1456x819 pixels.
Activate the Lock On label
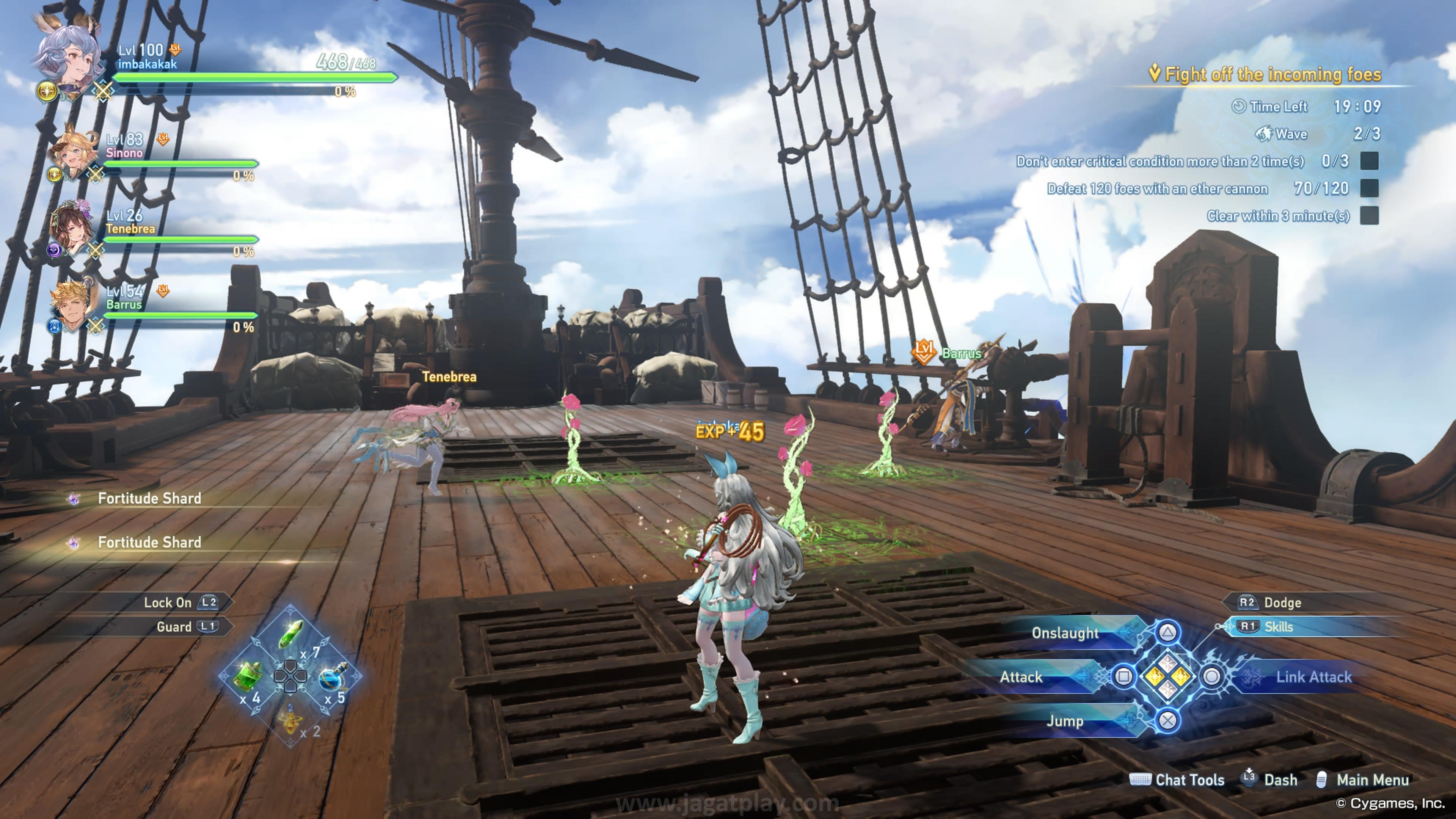168,602
